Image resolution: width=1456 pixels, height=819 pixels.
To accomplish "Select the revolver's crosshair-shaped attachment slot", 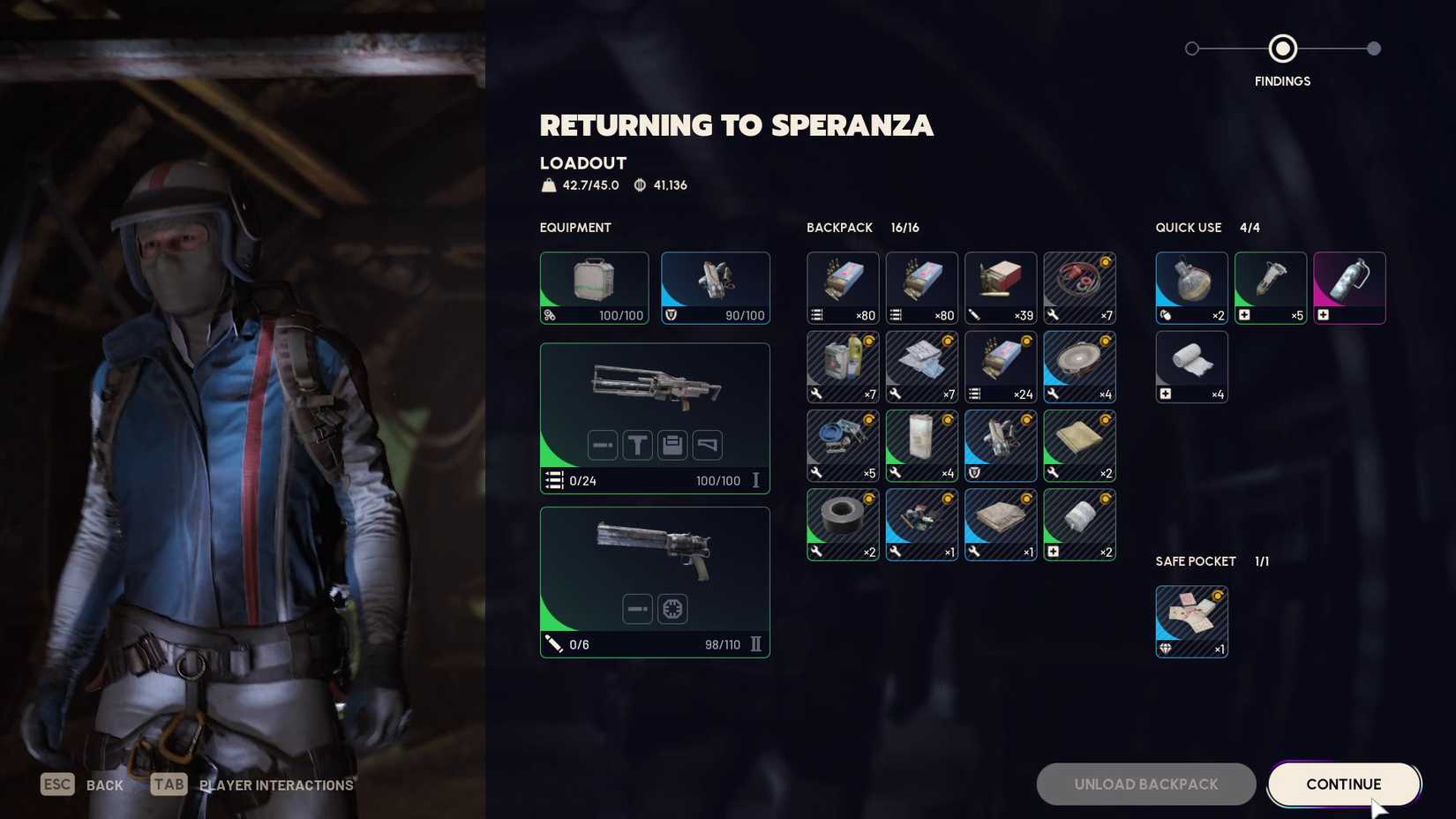I will (672, 609).
